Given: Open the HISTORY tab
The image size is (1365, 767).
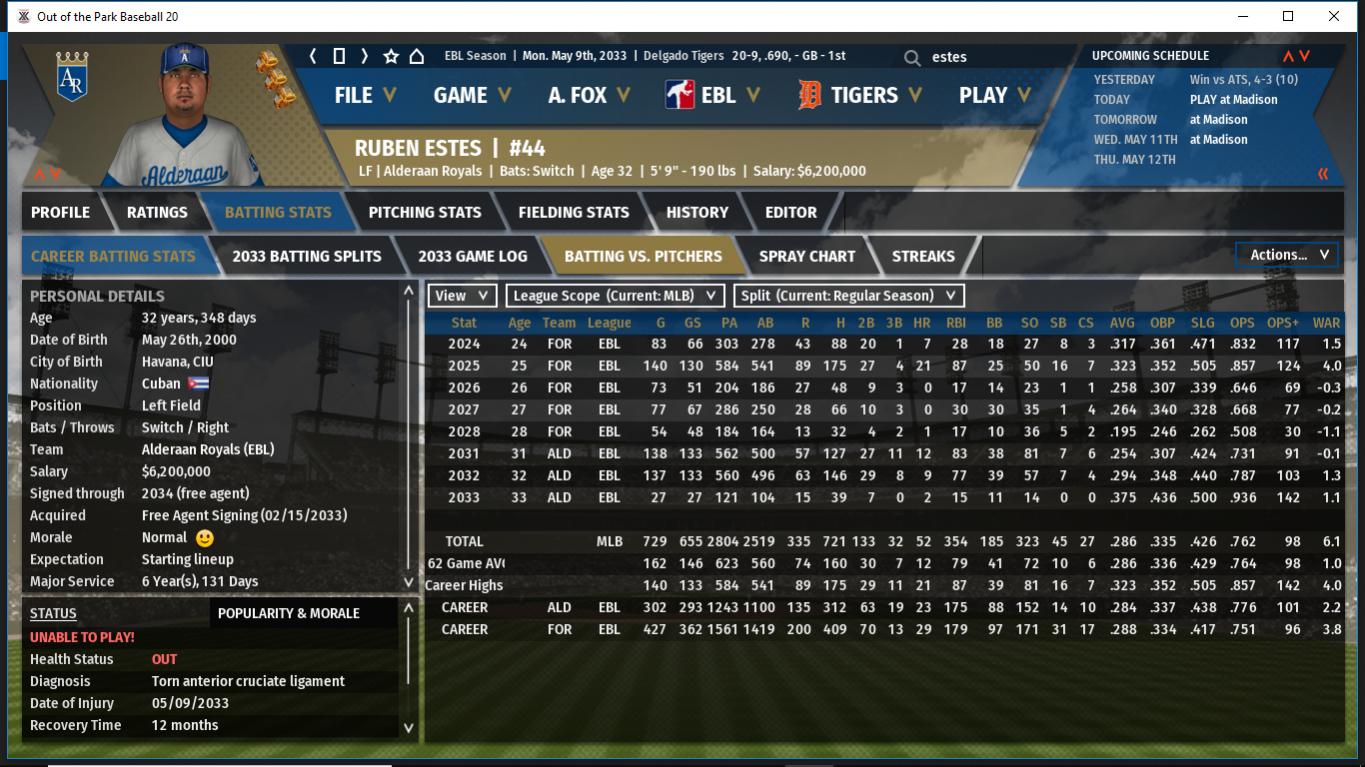Looking at the screenshot, I should tap(697, 212).
